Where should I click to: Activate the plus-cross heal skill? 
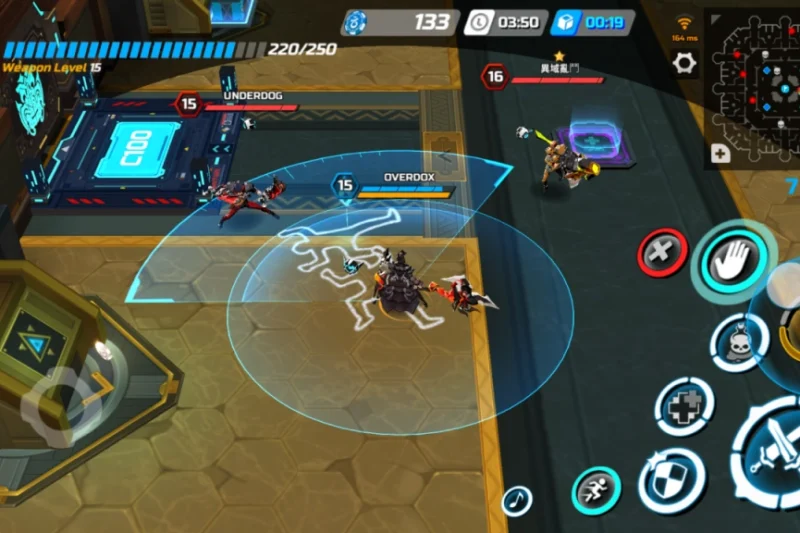point(684,406)
